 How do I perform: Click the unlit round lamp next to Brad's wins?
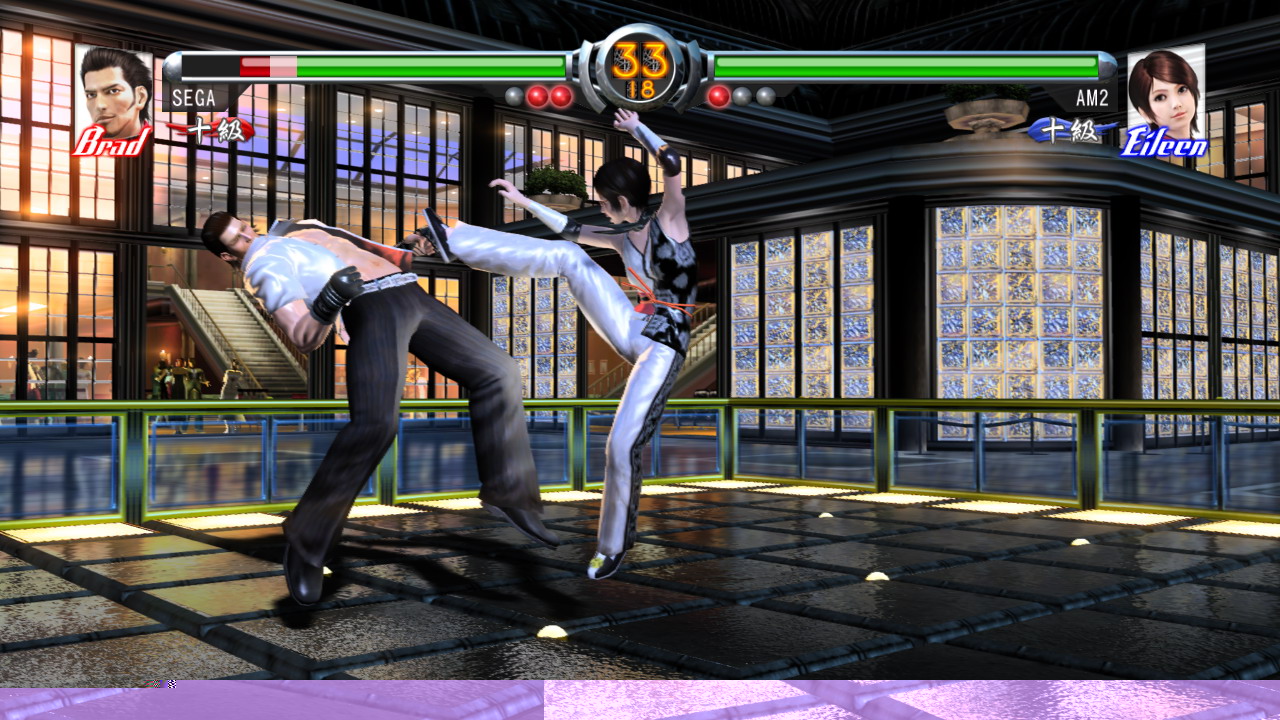click(x=512, y=96)
